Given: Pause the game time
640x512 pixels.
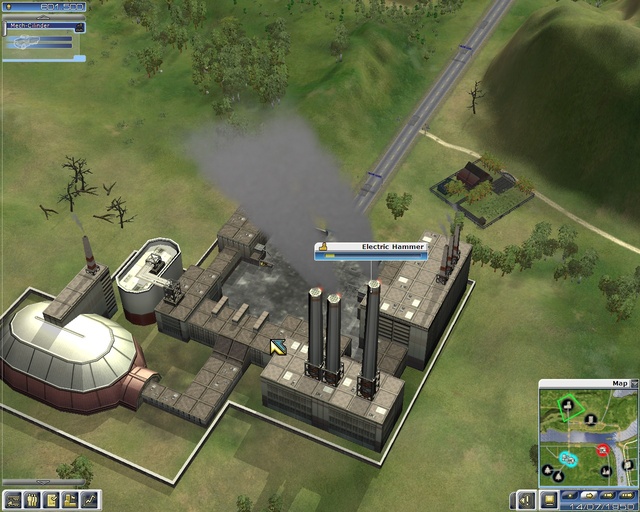Looking at the screenshot, I should [x=570, y=495].
